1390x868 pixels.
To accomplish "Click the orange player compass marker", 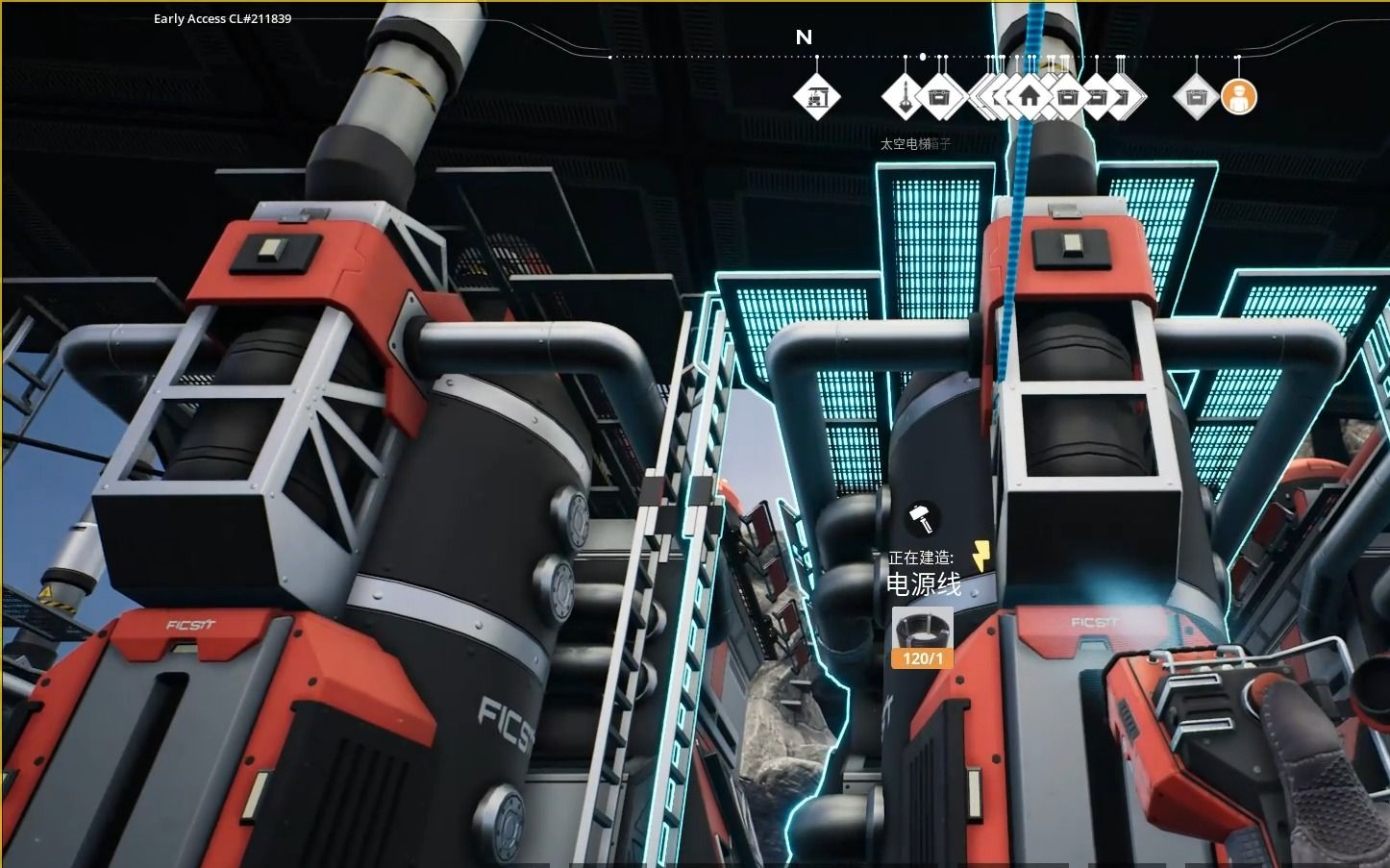I will pyautogui.click(x=1238, y=97).
